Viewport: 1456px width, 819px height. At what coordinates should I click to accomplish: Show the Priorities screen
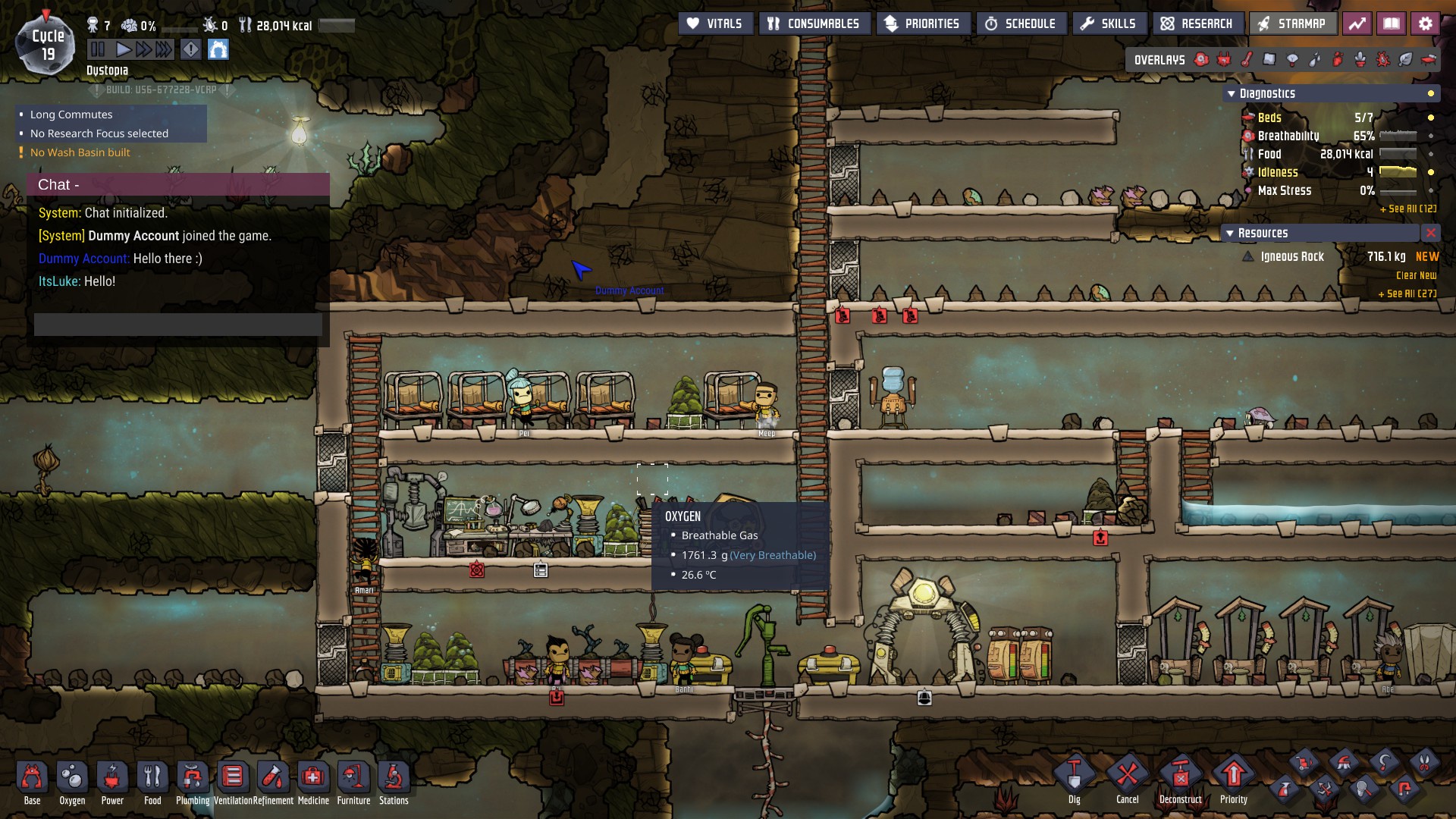pos(922,24)
